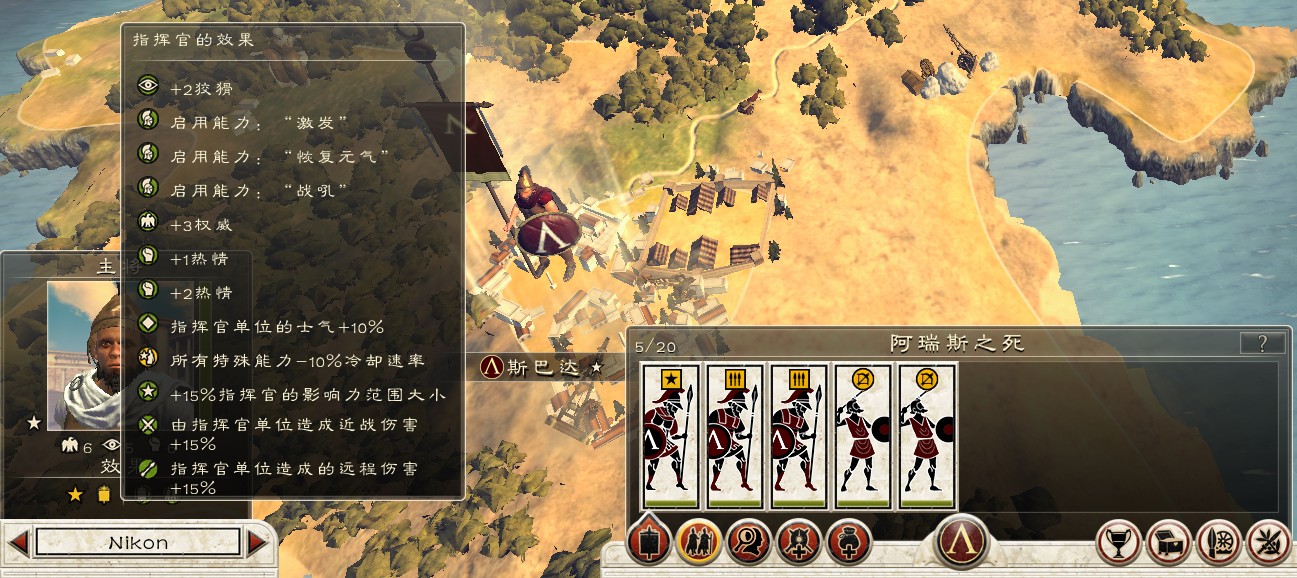
Task: Open the Spartan lambda faction button
Action: tap(961, 541)
